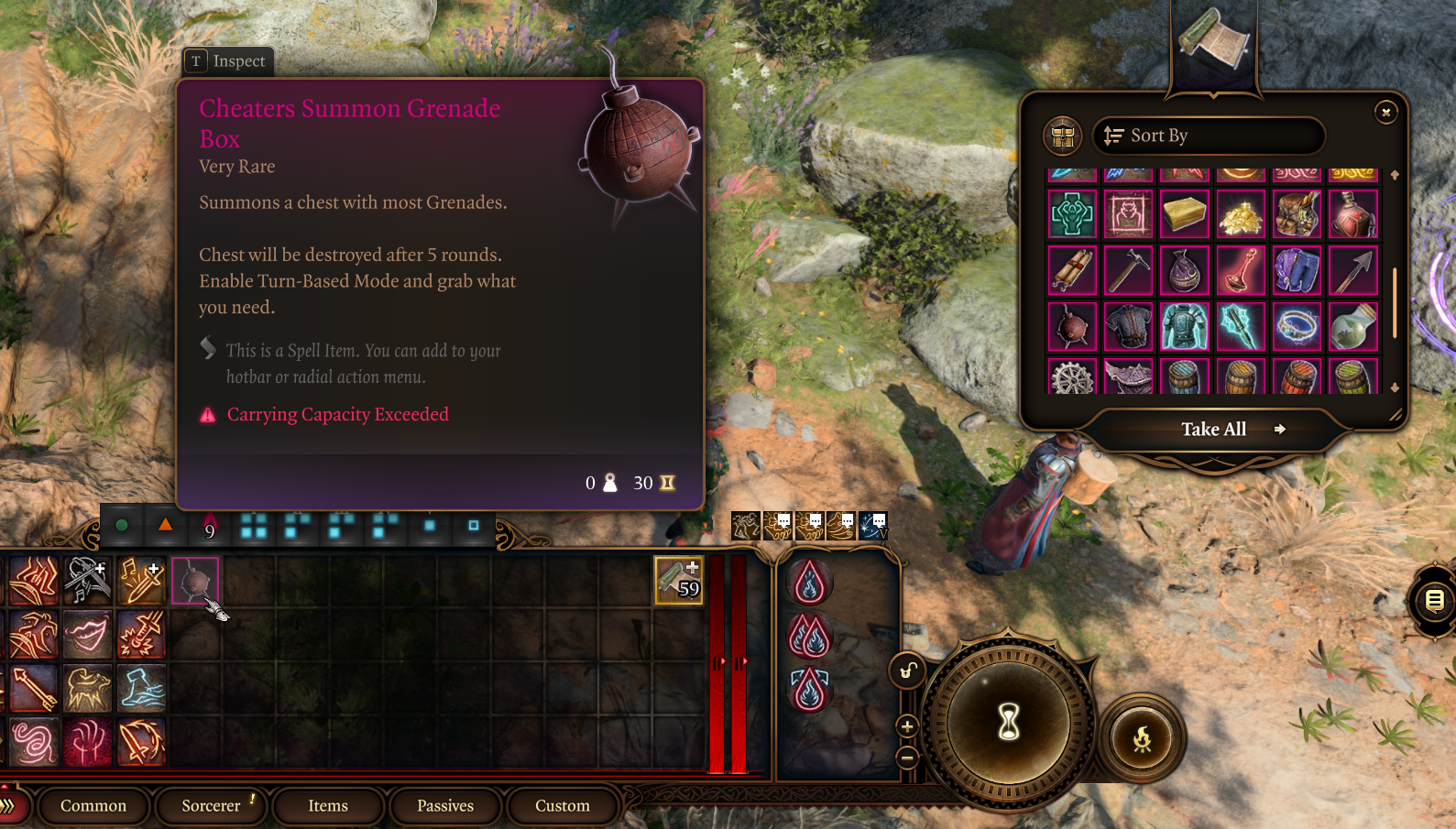The image size is (1456, 829).
Task: Toggle turn-based mode with hourglass button
Action: (x=1008, y=722)
